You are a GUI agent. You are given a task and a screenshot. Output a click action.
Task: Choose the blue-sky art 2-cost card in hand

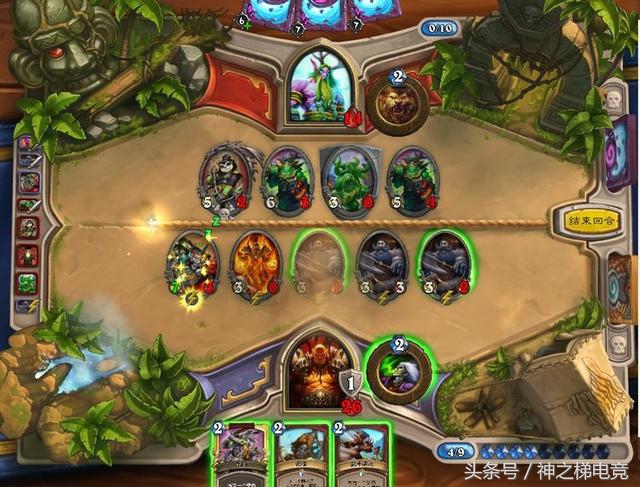click(299, 455)
